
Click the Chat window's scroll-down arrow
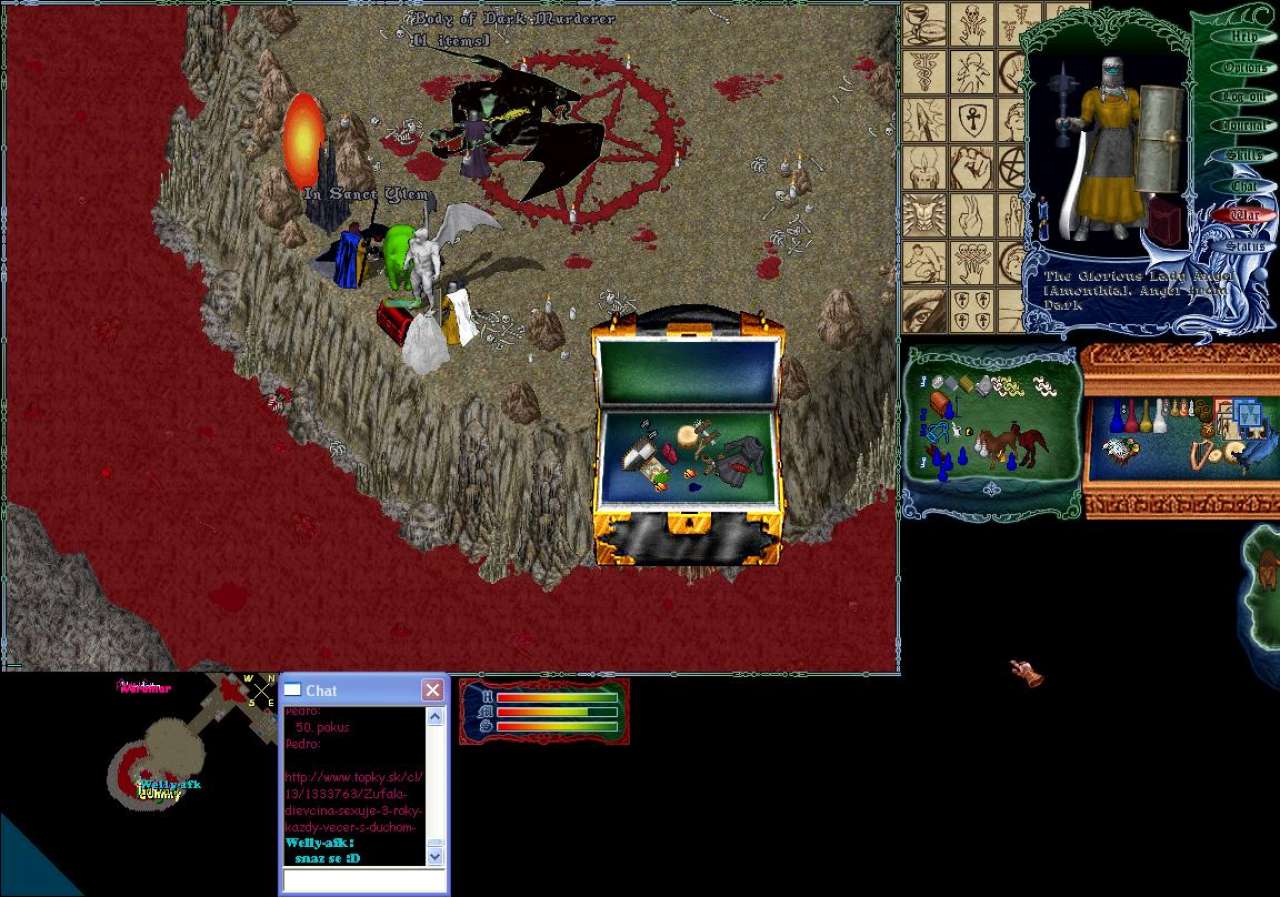tap(435, 856)
